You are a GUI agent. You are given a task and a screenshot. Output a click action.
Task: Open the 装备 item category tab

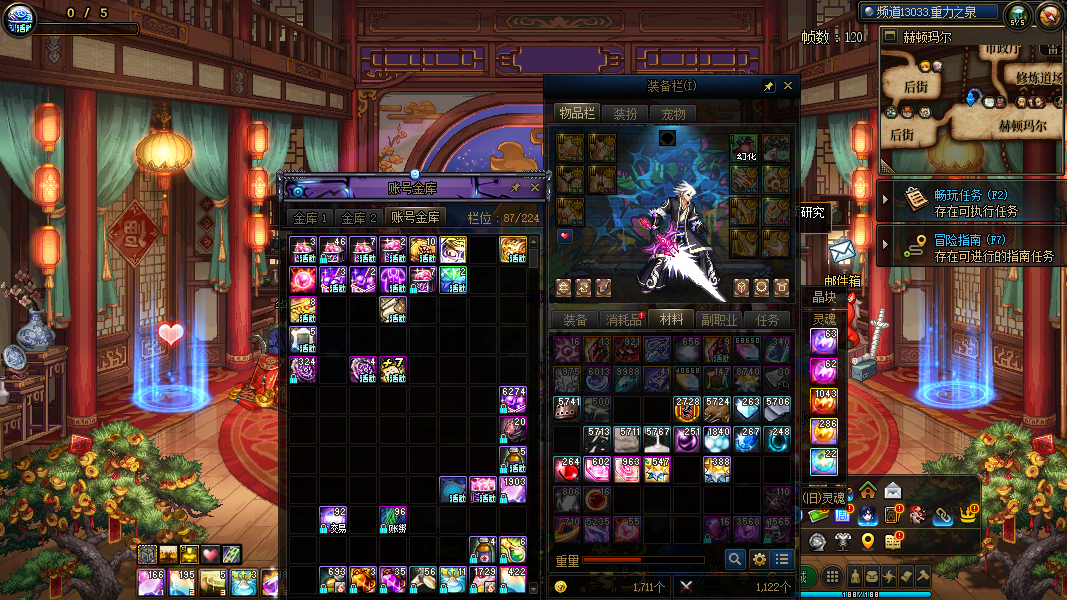point(575,320)
